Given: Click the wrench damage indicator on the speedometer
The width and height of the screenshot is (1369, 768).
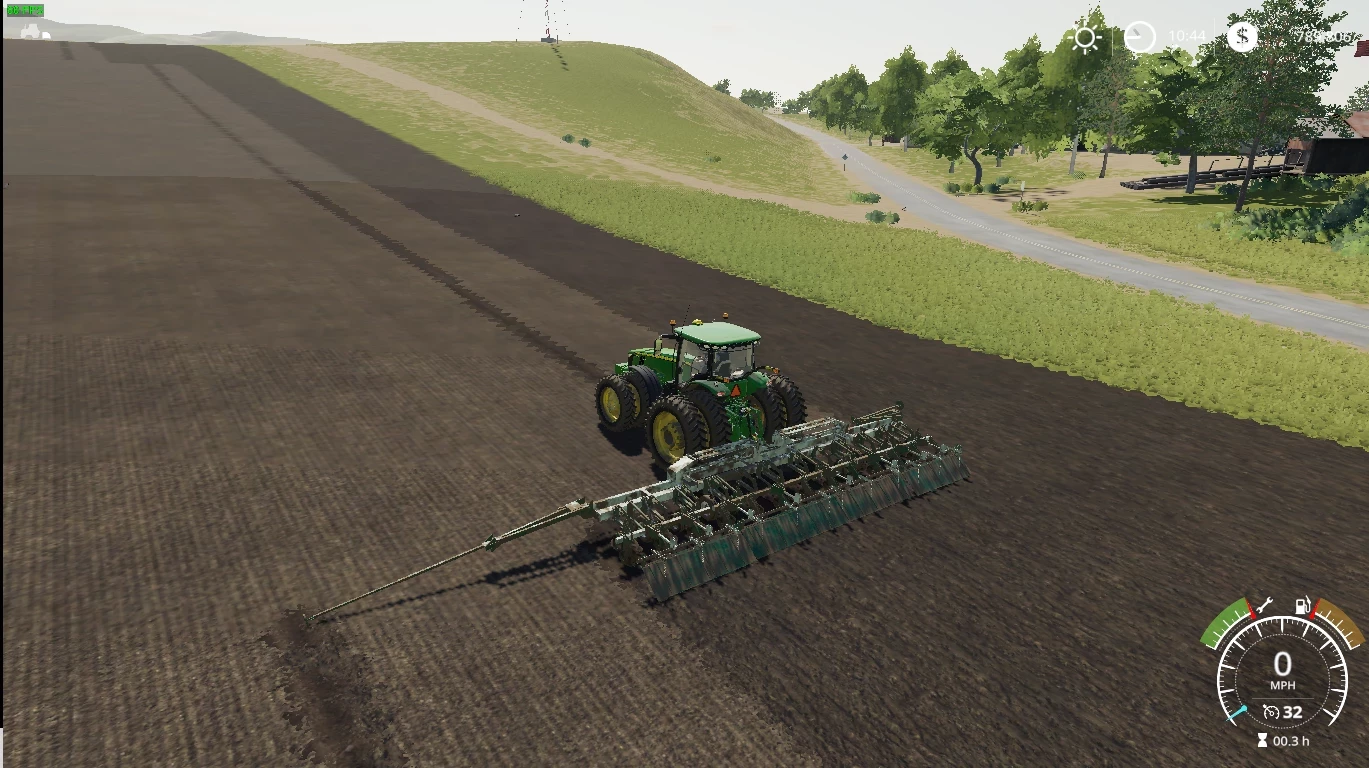Looking at the screenshot, I should pos(1266,604).
